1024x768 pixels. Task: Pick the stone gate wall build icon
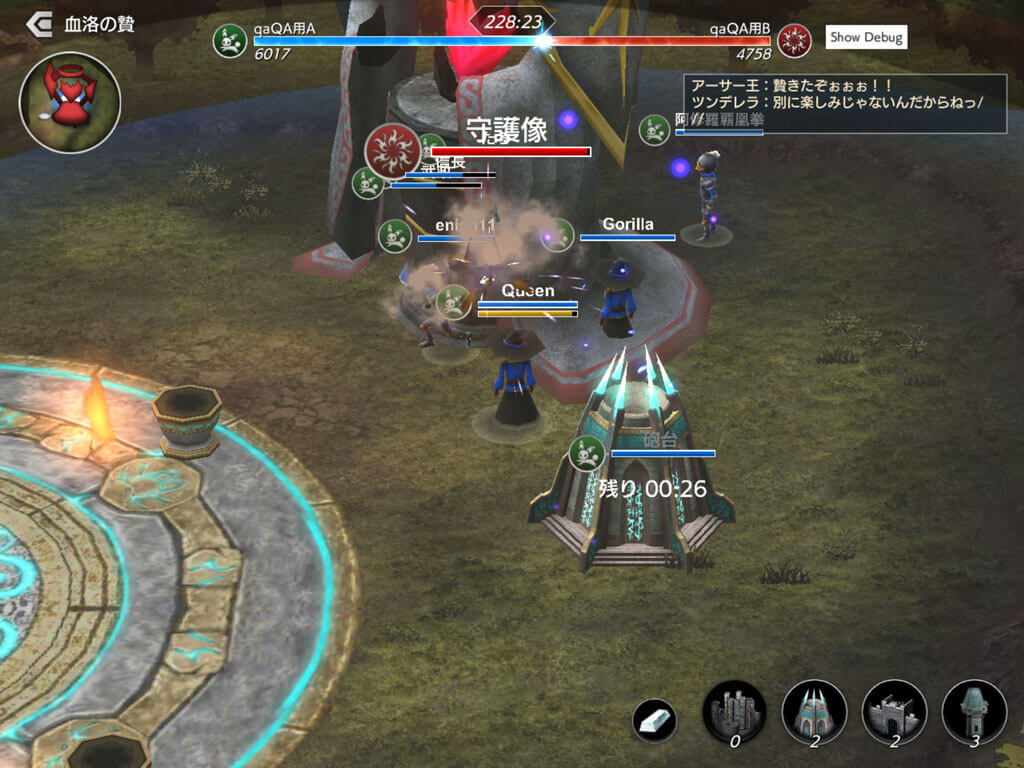click(894, 712)
